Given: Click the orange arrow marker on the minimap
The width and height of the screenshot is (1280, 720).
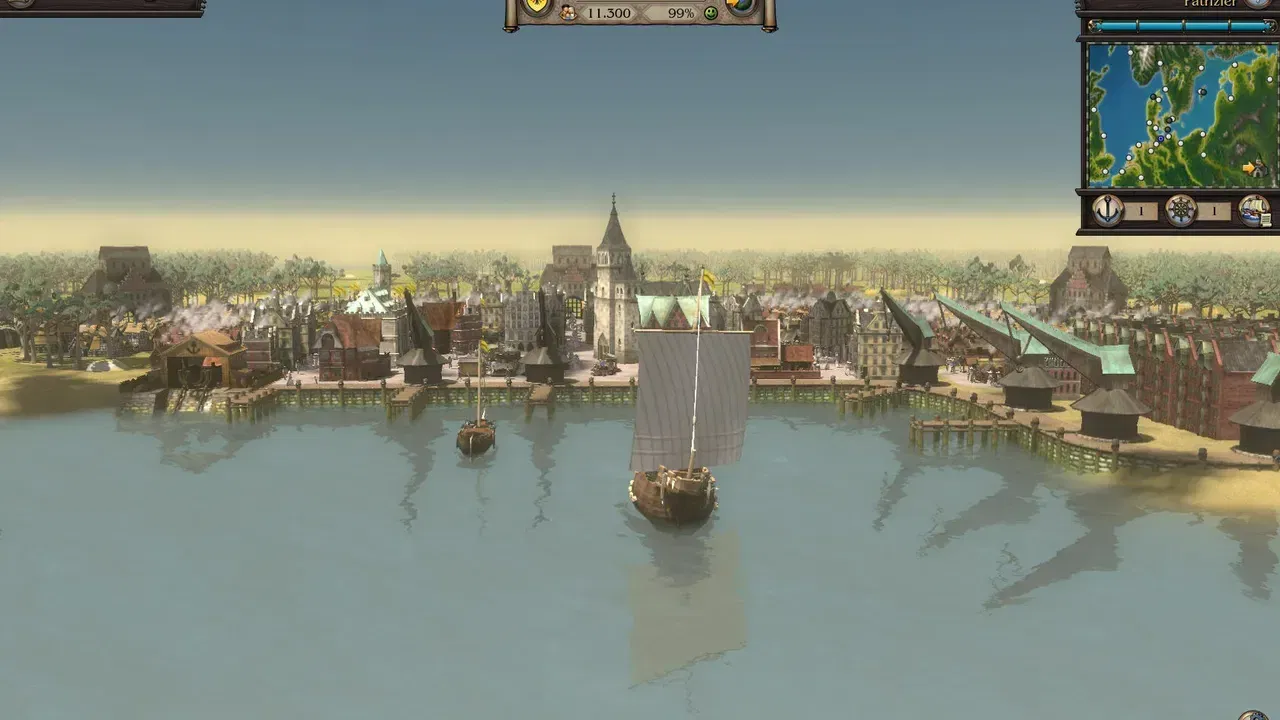Looking at the screenshot, I should (x=1248, y=166).
